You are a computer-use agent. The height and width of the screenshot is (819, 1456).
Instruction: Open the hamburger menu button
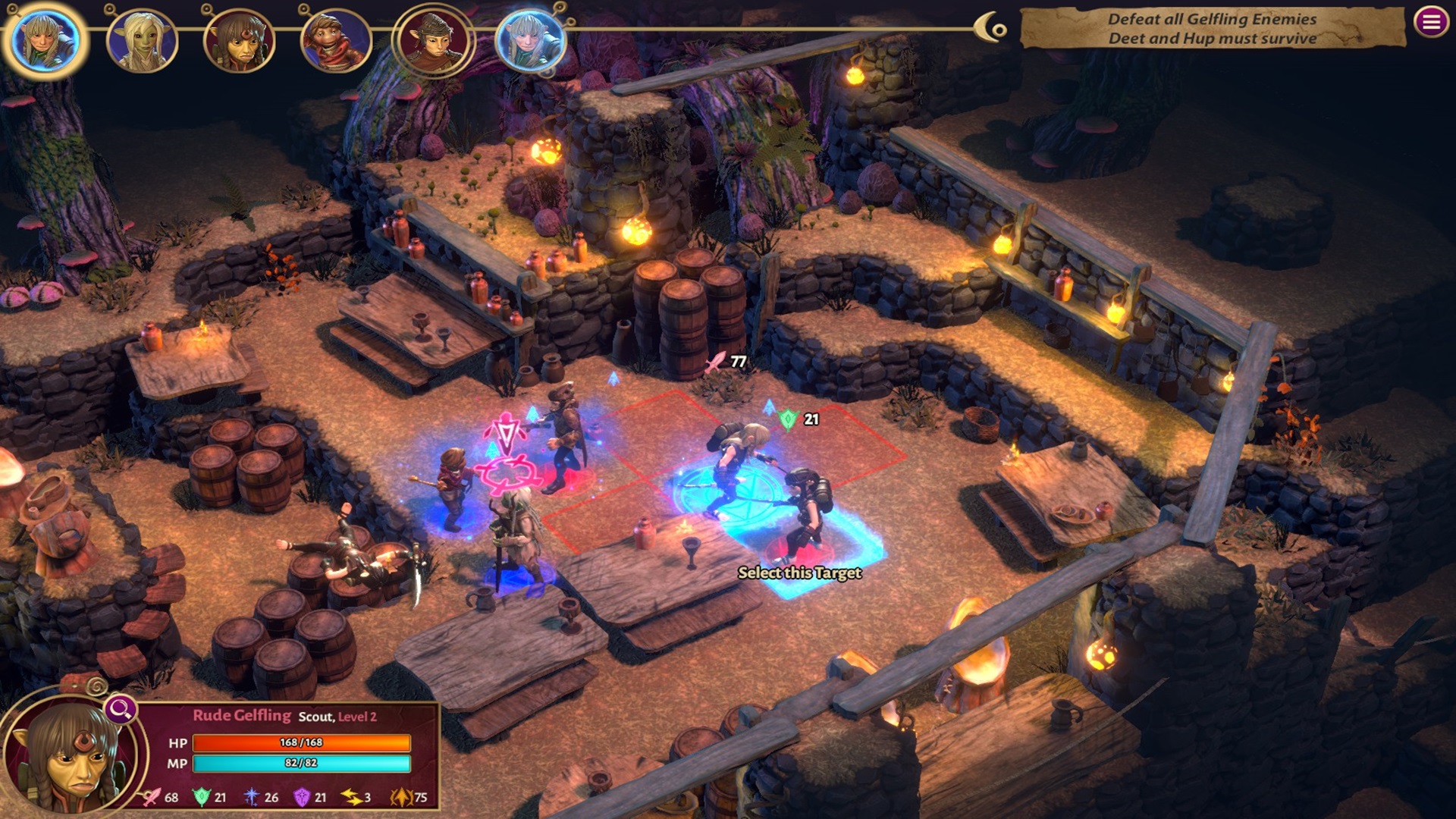pyautogui.click(x=1431, y=22)
